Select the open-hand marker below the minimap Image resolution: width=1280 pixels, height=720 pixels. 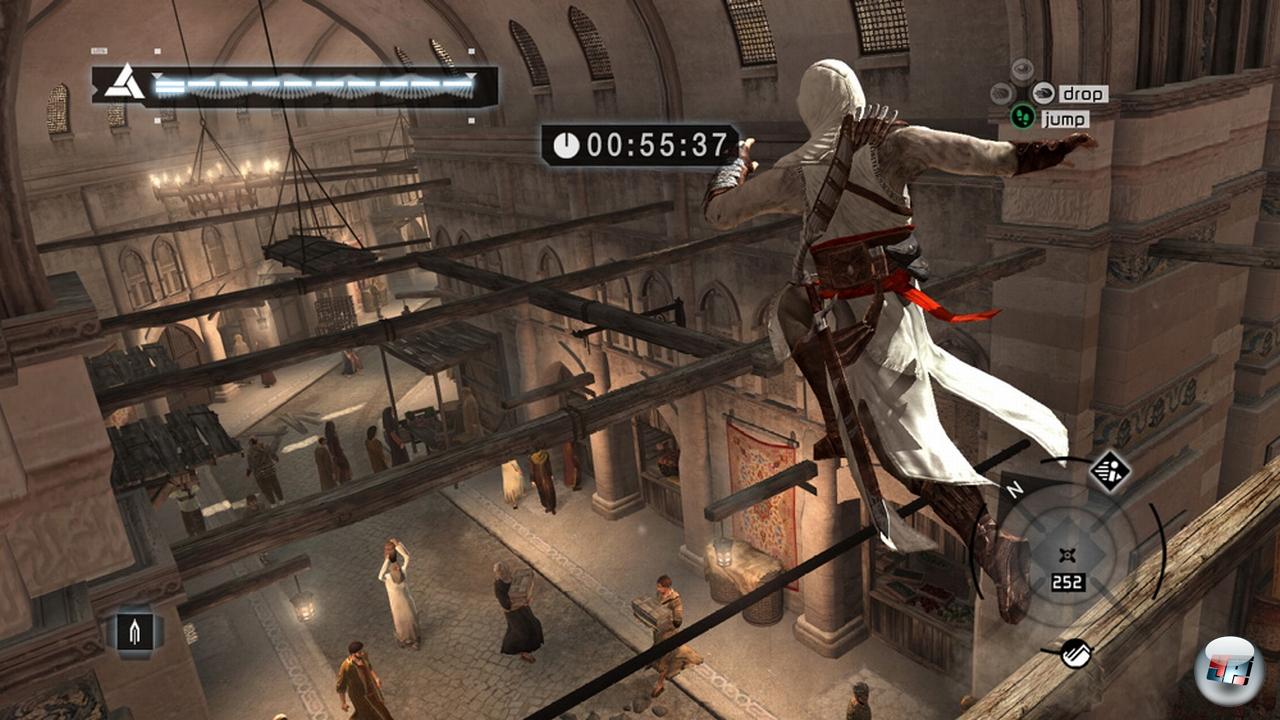coord(1075,653)
